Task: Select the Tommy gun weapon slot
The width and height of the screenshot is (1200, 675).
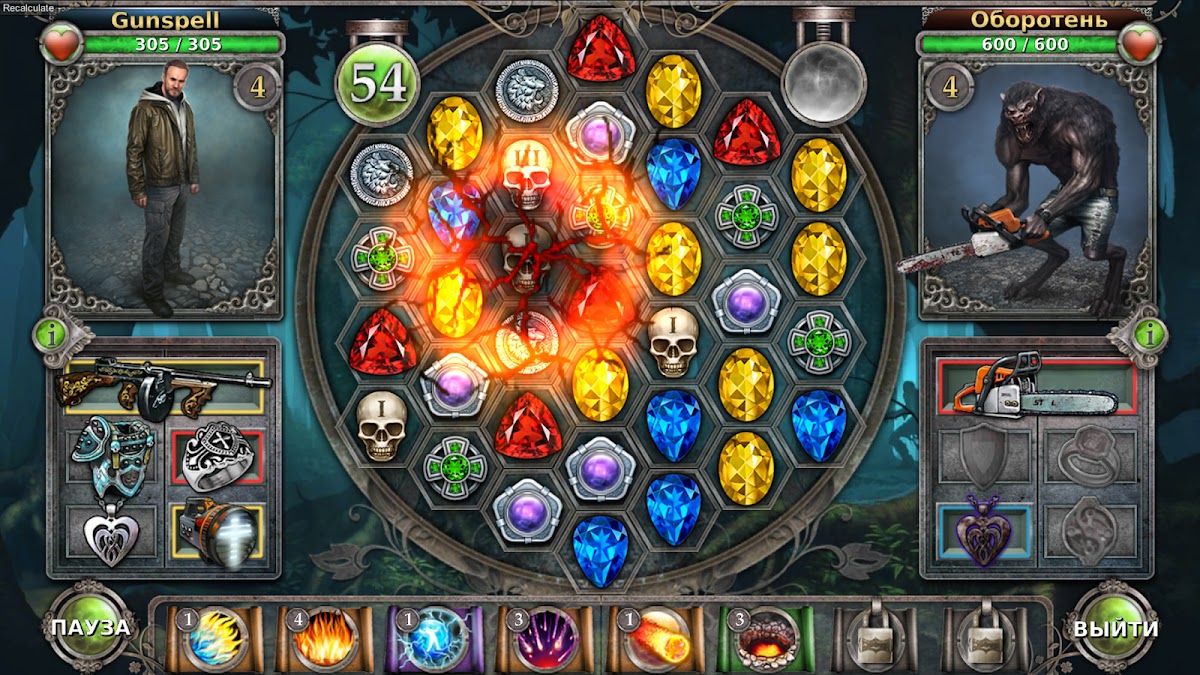Action: [x=164, y=385]
